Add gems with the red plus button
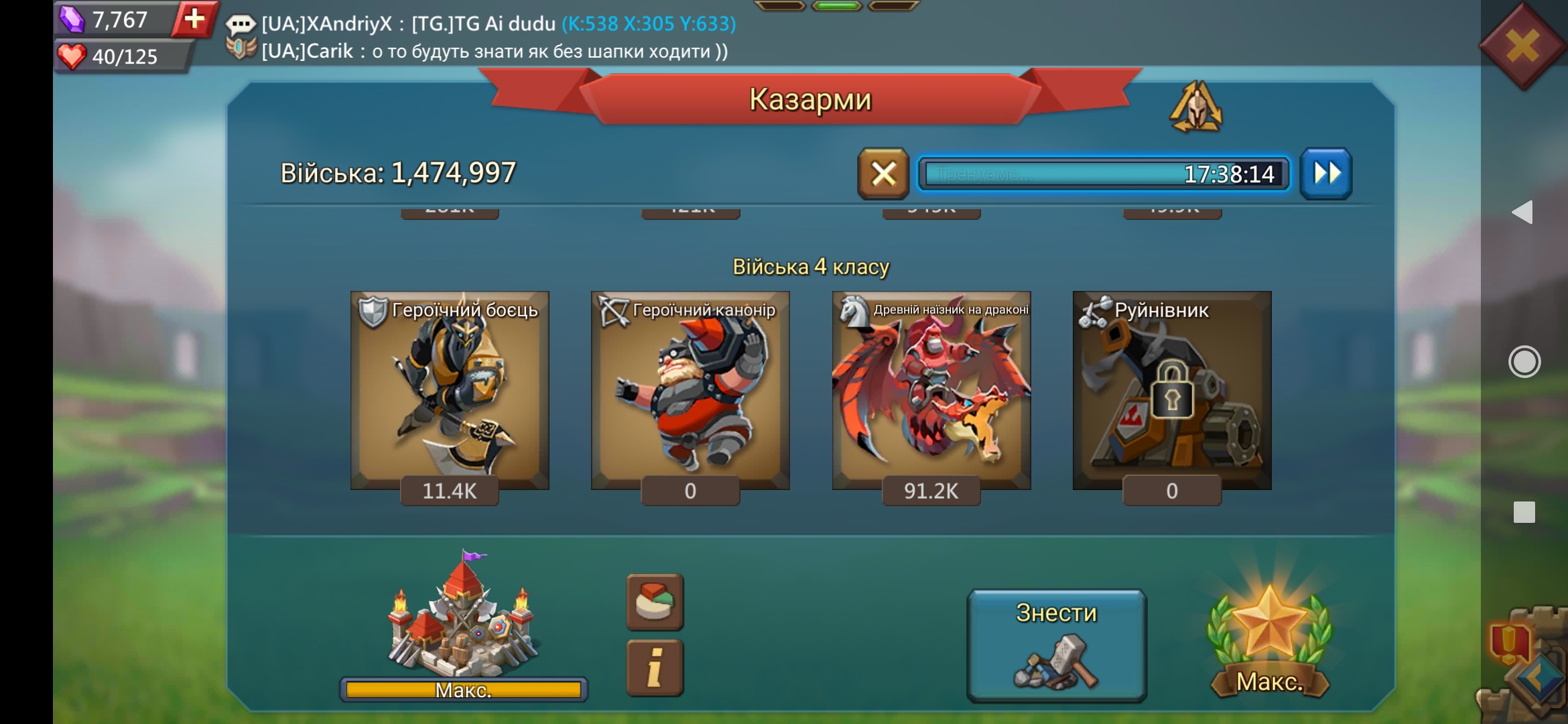Screen dimensions: 1568x724 pos(194,19)
